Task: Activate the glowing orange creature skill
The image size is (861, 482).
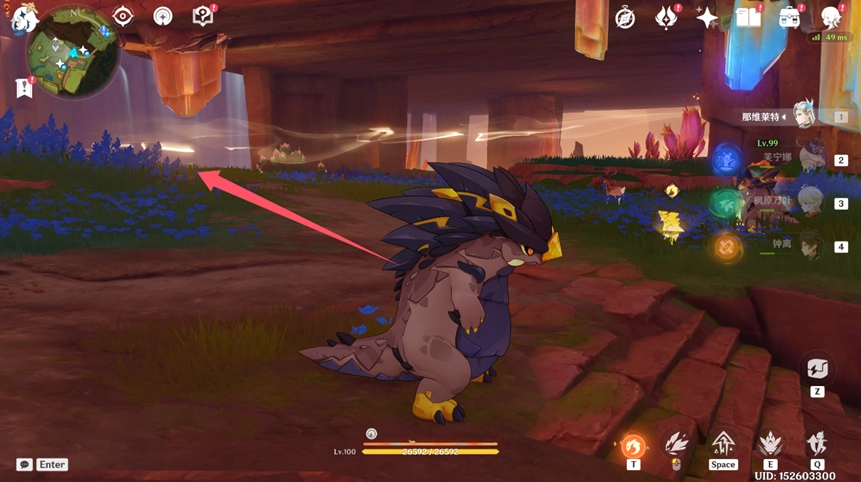Action: tap(633, 446)
